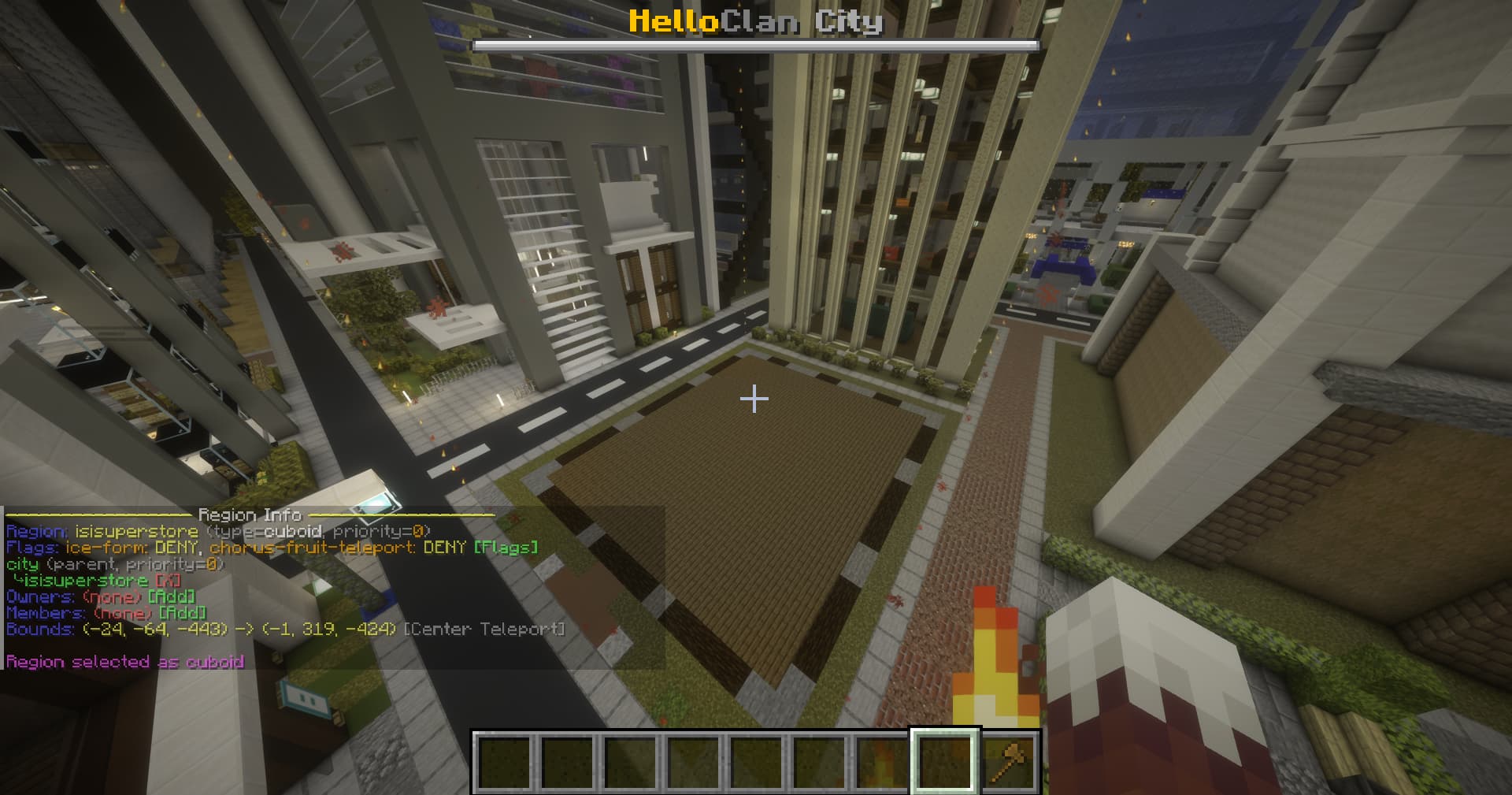Select the wooden axe hotbar slot
This screenshot has height=795, width=1512.
coord(1009,762)
